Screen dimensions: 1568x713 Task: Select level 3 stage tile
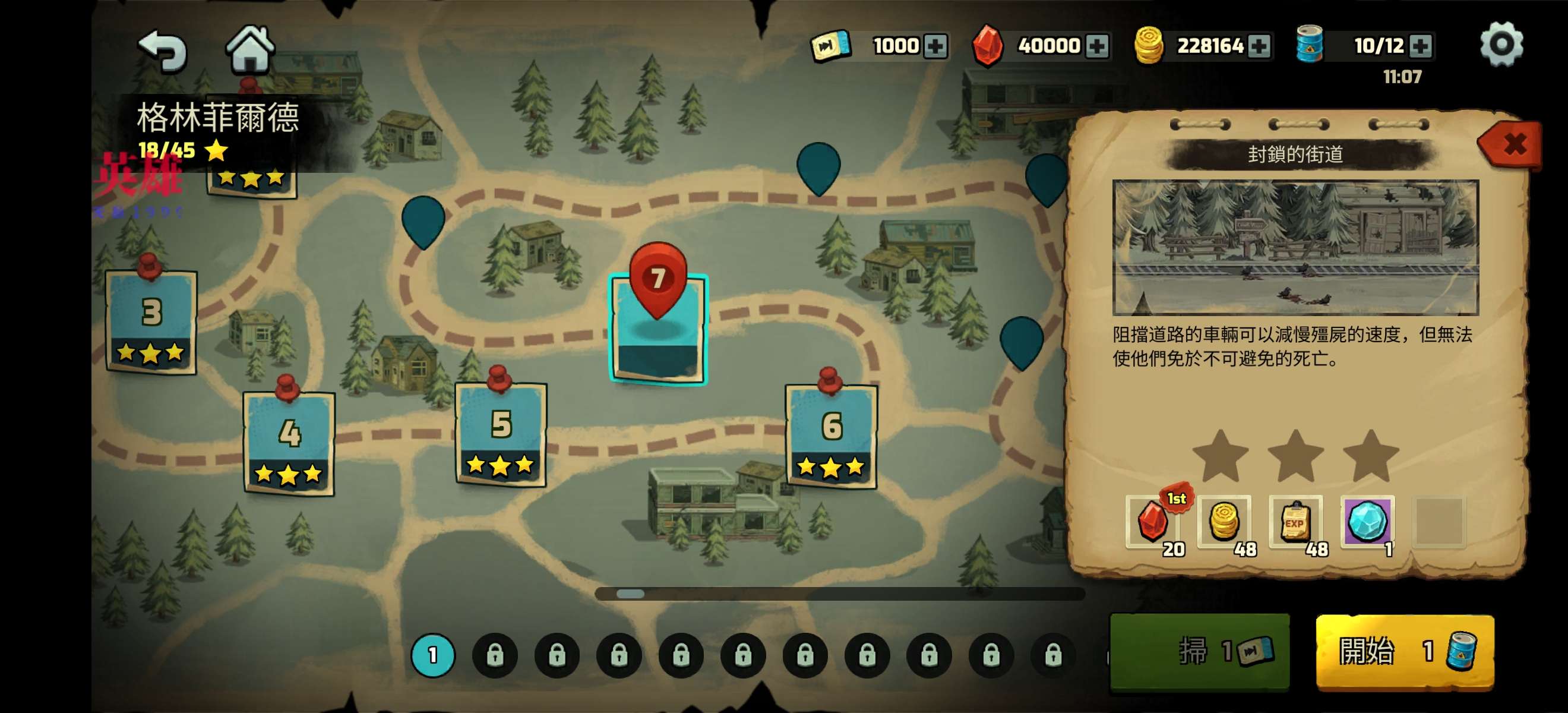point(151,321)
